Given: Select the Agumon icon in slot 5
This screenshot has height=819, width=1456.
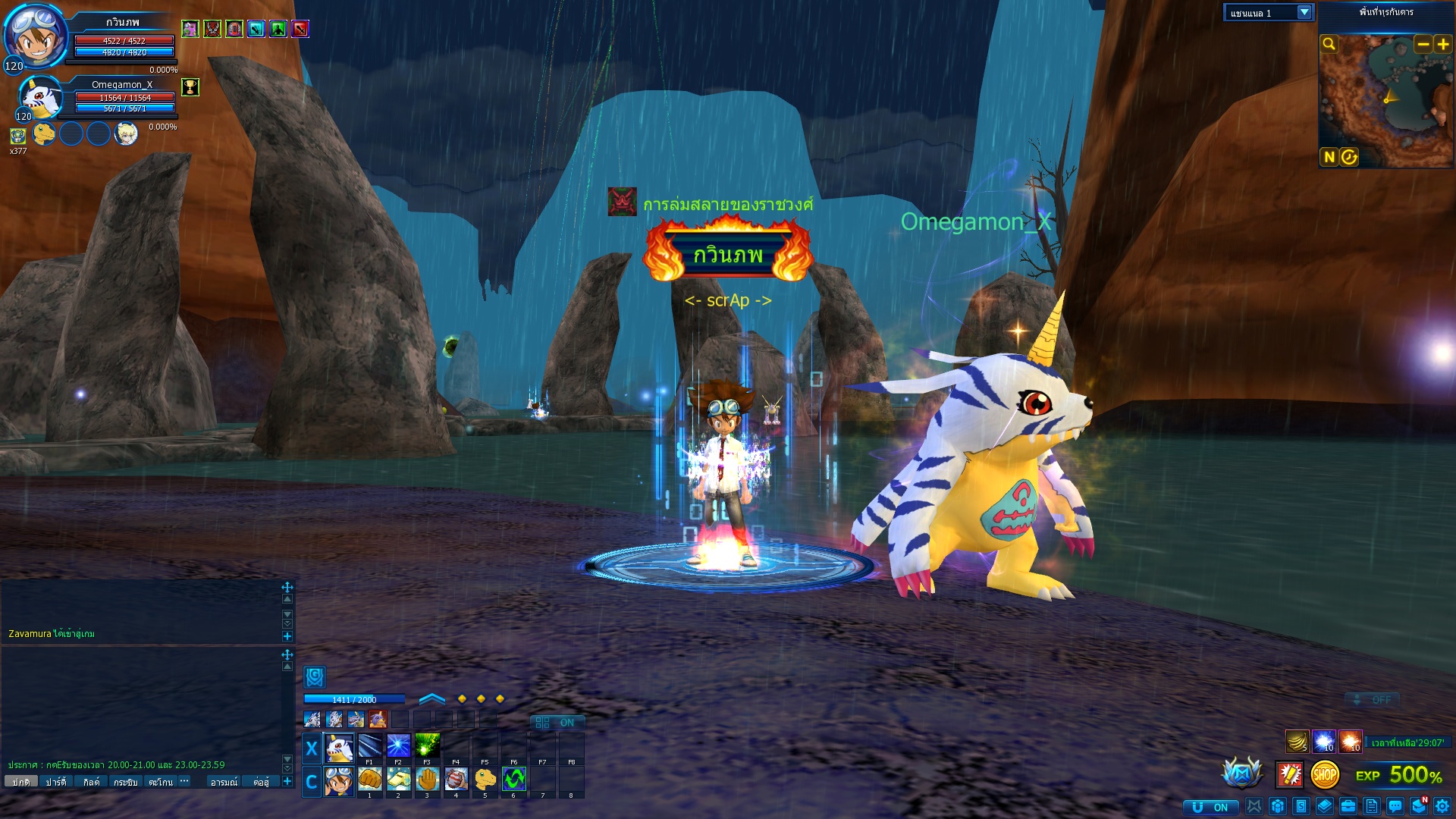Looking at the screenshot, I should [485, 779].
